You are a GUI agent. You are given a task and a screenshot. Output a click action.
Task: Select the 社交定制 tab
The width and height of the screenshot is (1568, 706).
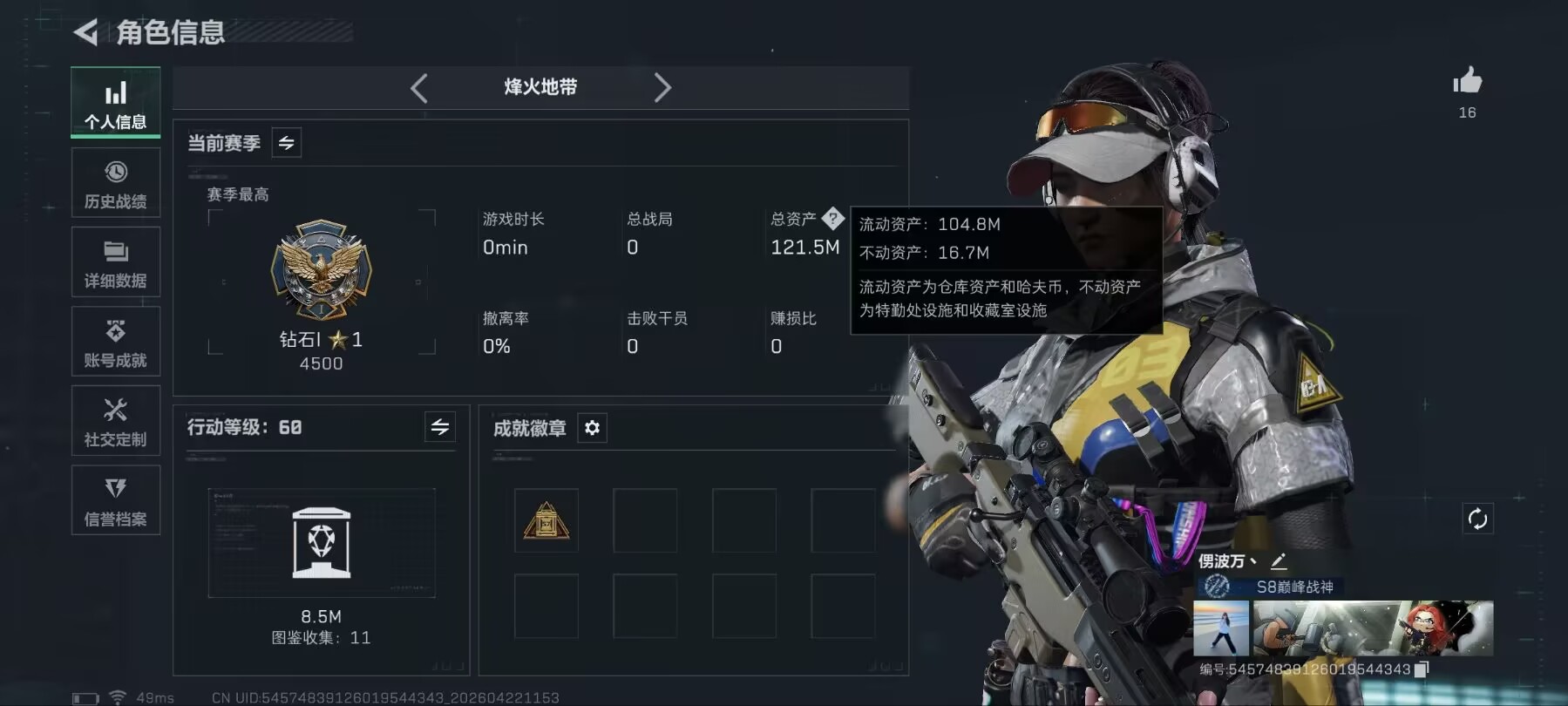click(x=116, y=421)
